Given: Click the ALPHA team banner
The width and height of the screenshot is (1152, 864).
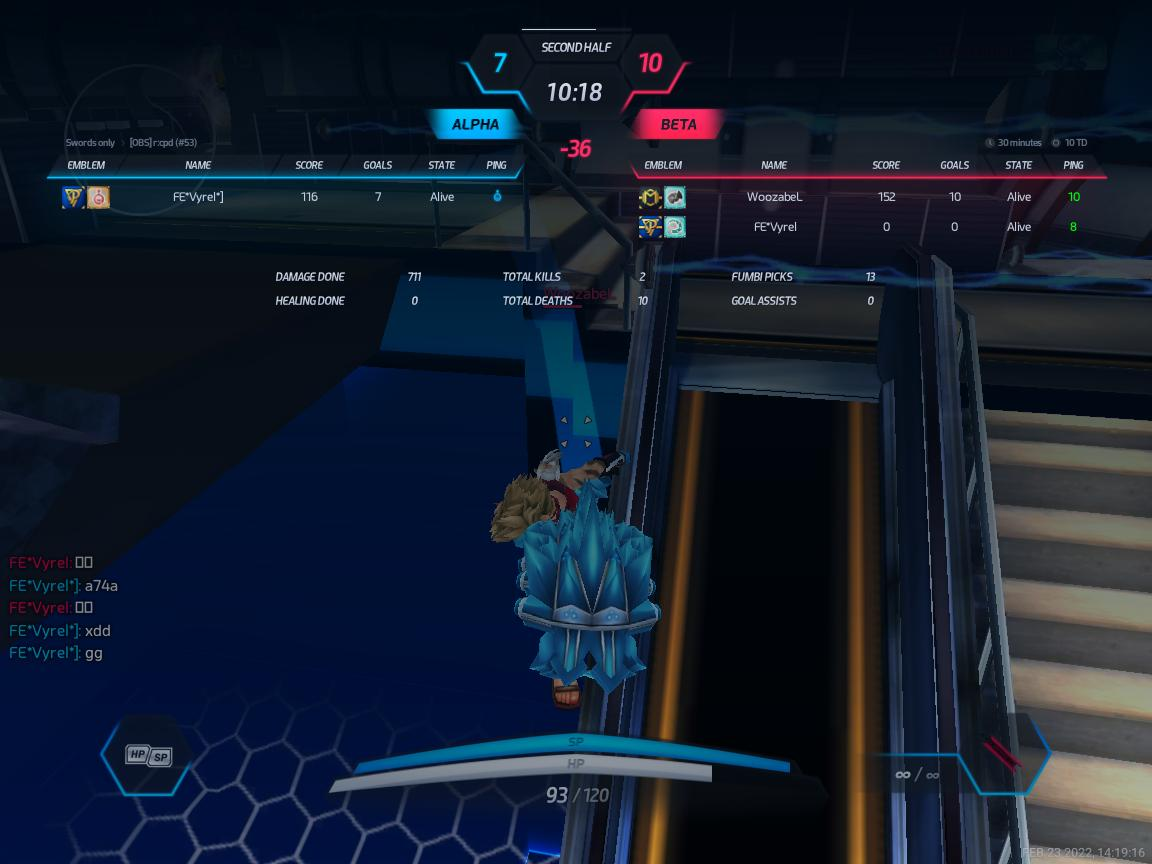Looking at the screenshot, I should click(475, 125).
